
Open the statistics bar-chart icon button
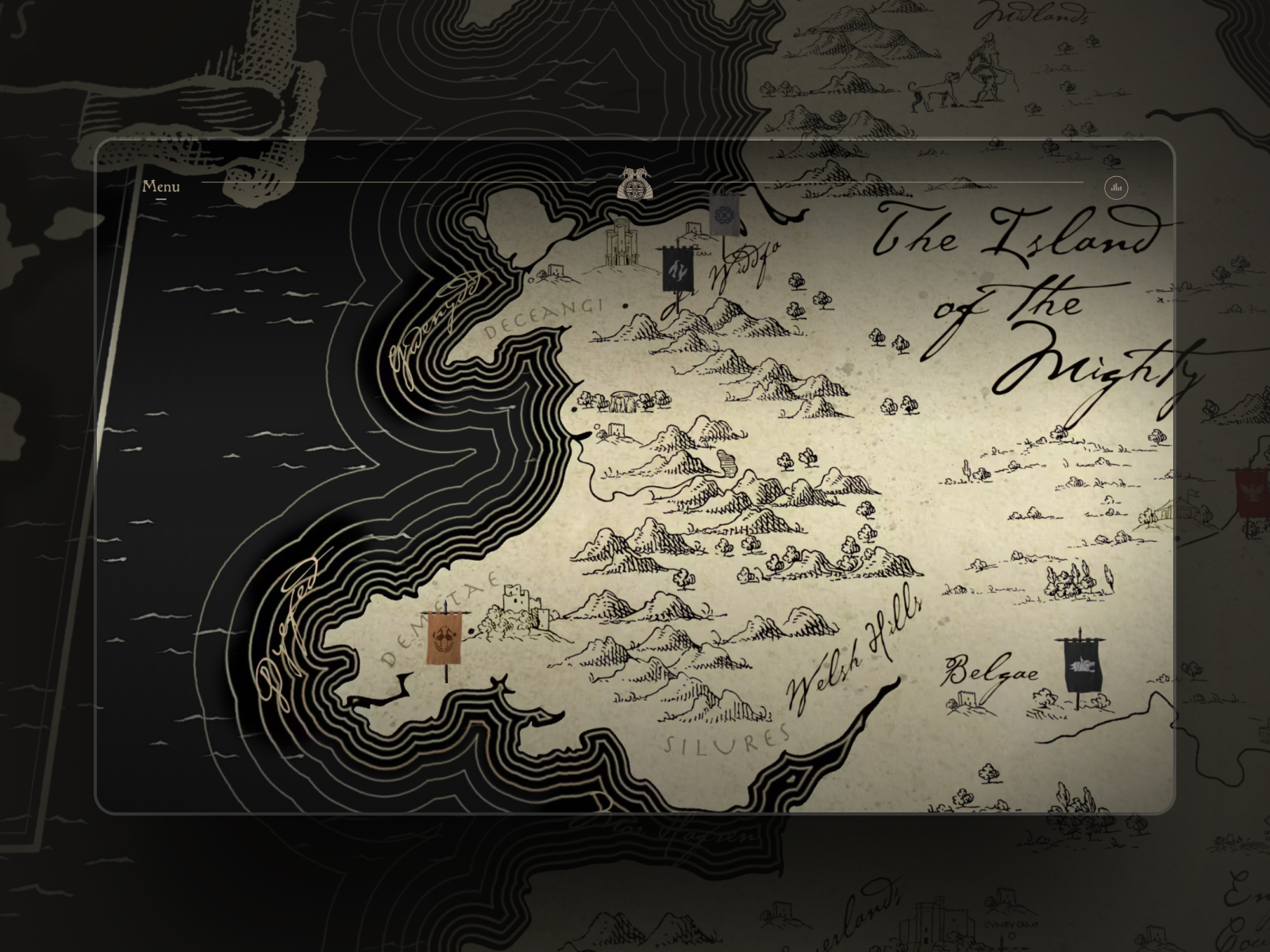(x=1116, y=187)
